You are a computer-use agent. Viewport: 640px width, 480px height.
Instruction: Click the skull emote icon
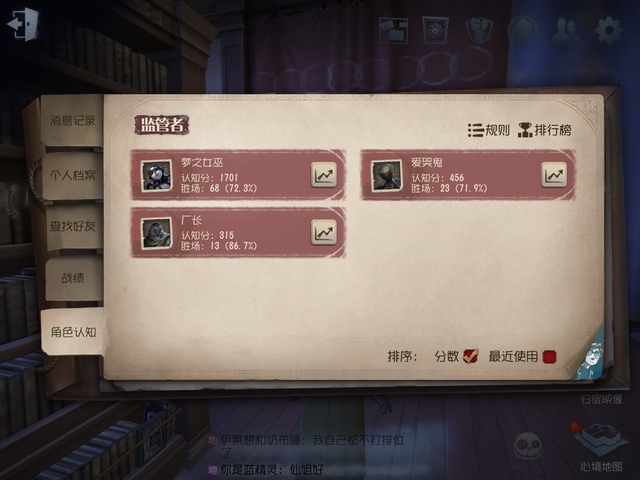[x=528, y=446]
